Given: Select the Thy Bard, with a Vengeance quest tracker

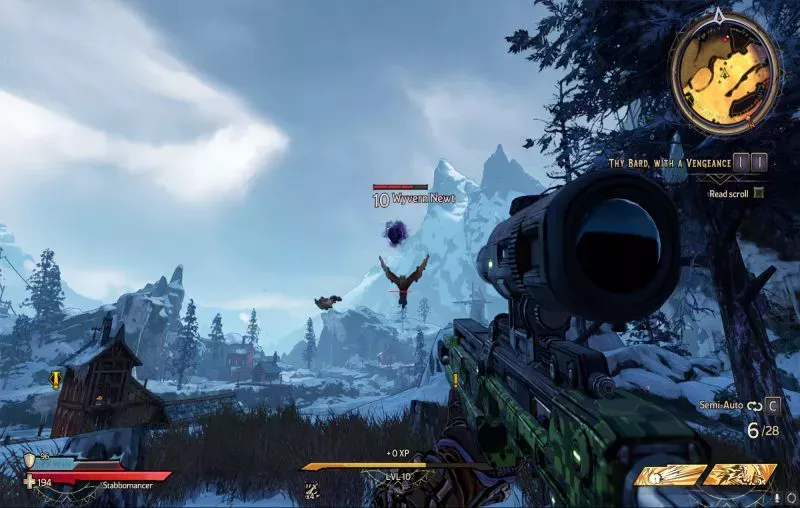Looking at the screenshot, I should click(x=665, y=160).
